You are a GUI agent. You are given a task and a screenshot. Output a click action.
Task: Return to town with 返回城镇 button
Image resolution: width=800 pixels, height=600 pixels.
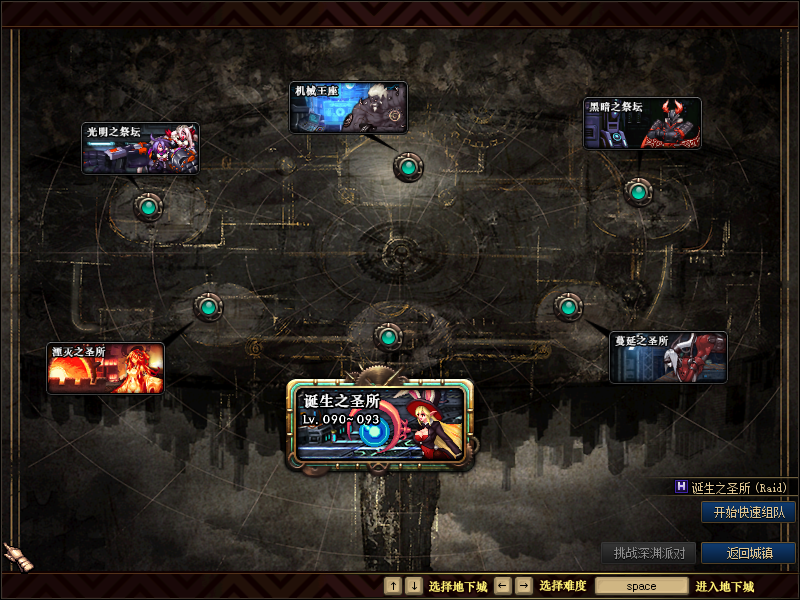748,553
